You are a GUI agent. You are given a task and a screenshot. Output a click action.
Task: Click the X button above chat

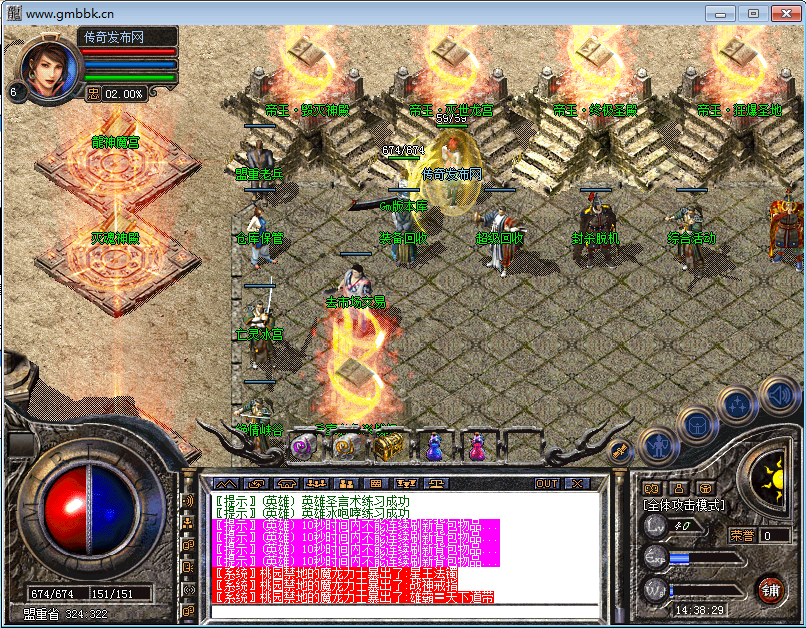[x=577, y=483]
